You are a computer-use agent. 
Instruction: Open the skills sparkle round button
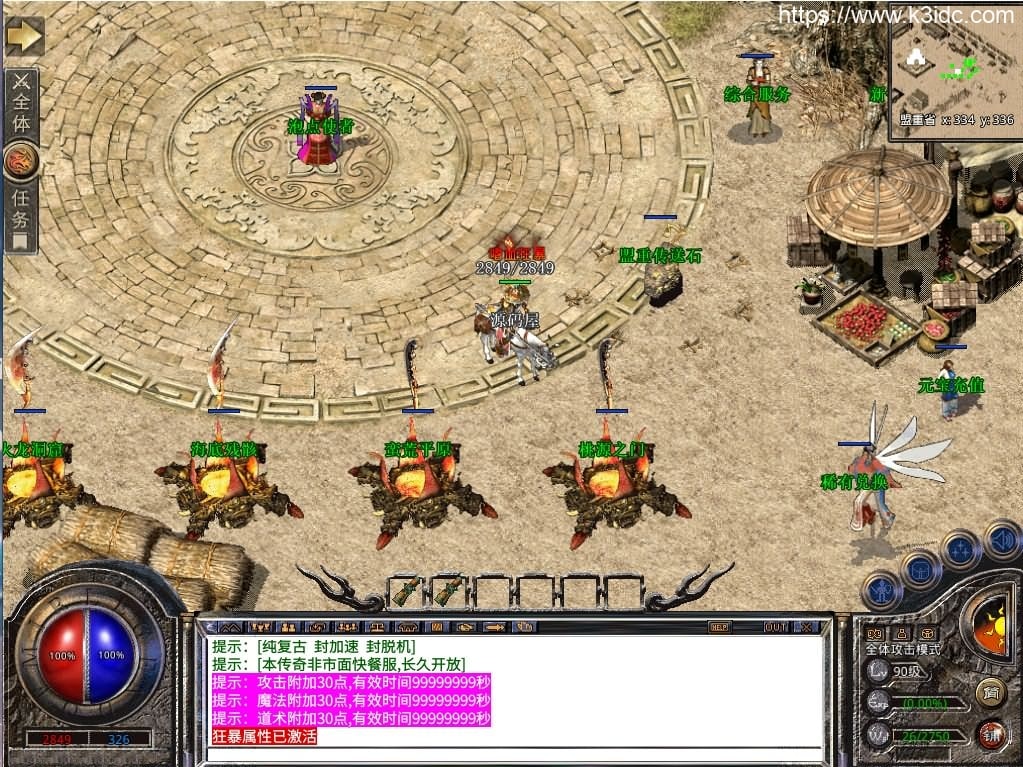click(960, 550)
